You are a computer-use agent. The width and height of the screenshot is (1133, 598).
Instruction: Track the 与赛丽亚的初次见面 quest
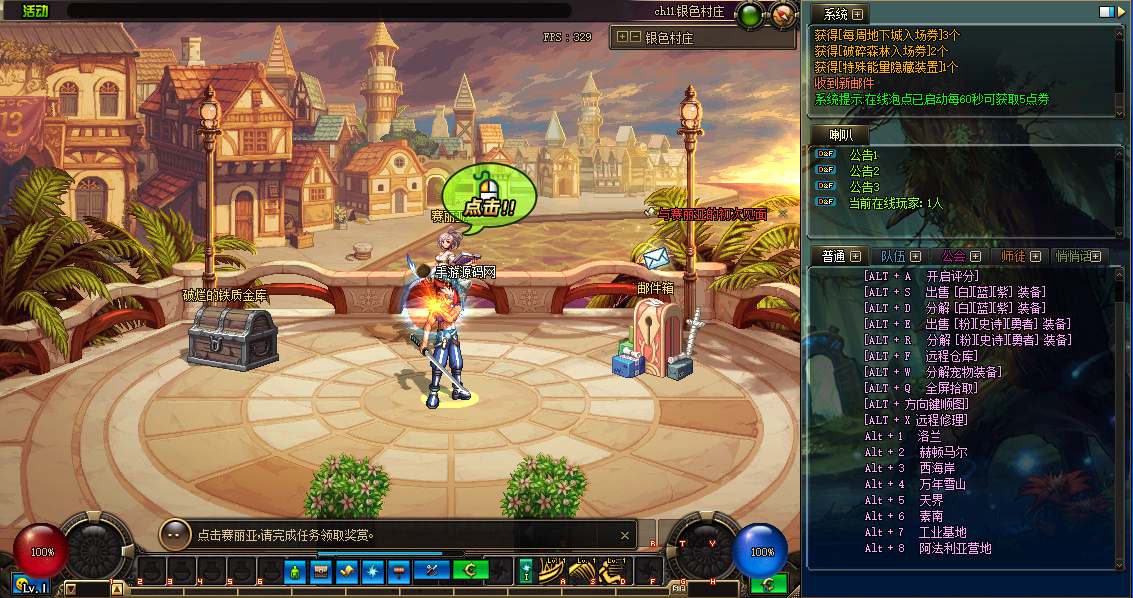[x=711, y=213]
